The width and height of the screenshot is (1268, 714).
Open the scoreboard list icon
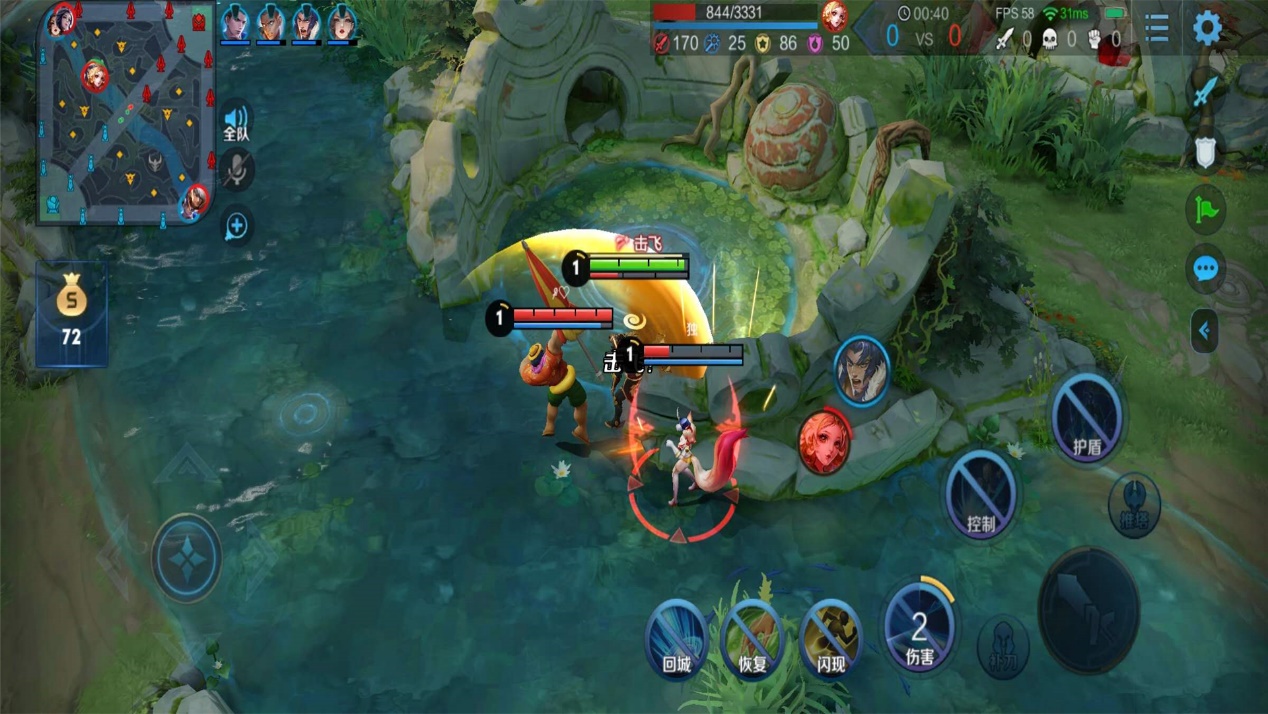click(1157, 28)
